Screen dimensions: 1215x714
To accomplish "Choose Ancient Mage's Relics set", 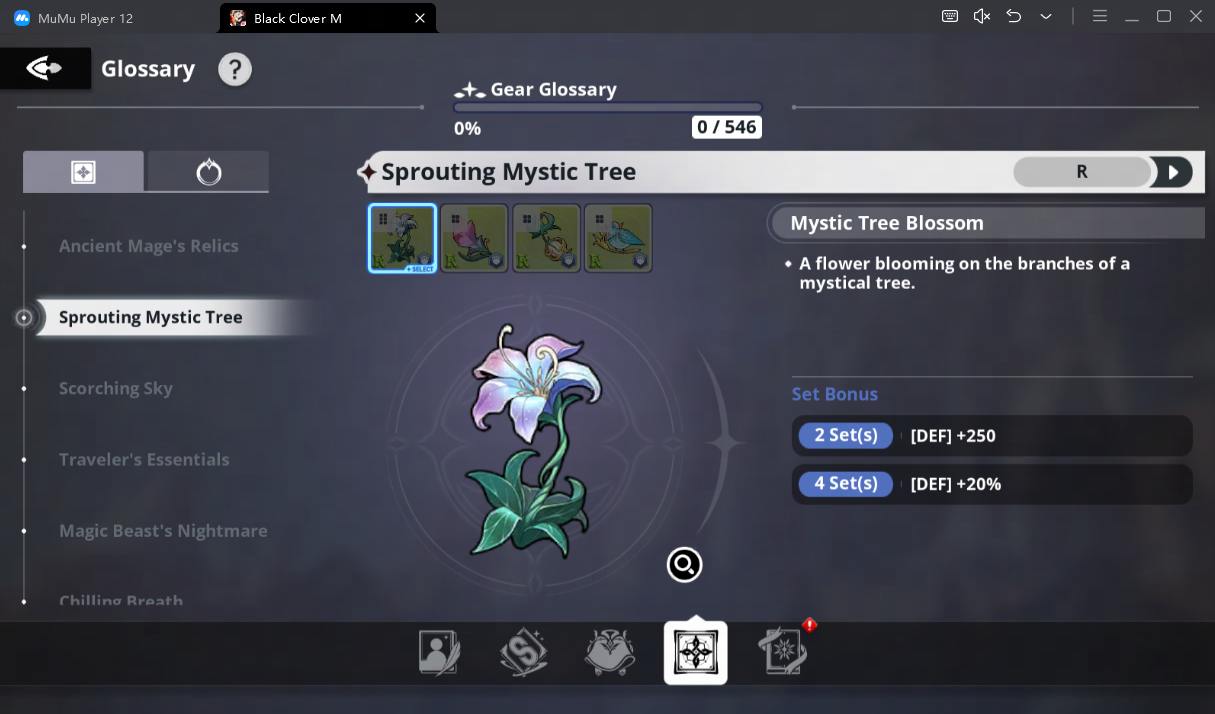I will 149,246.
